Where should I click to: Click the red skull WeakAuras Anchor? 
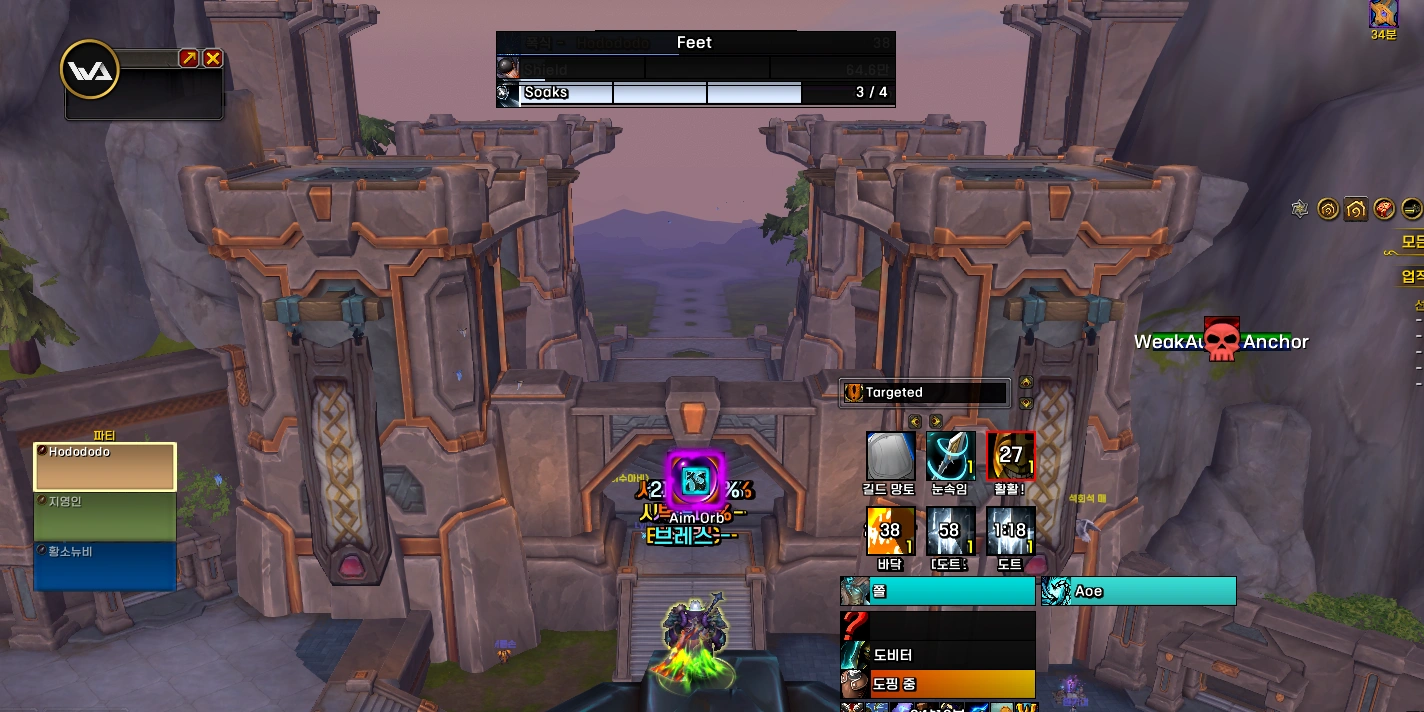(1221, 340)
